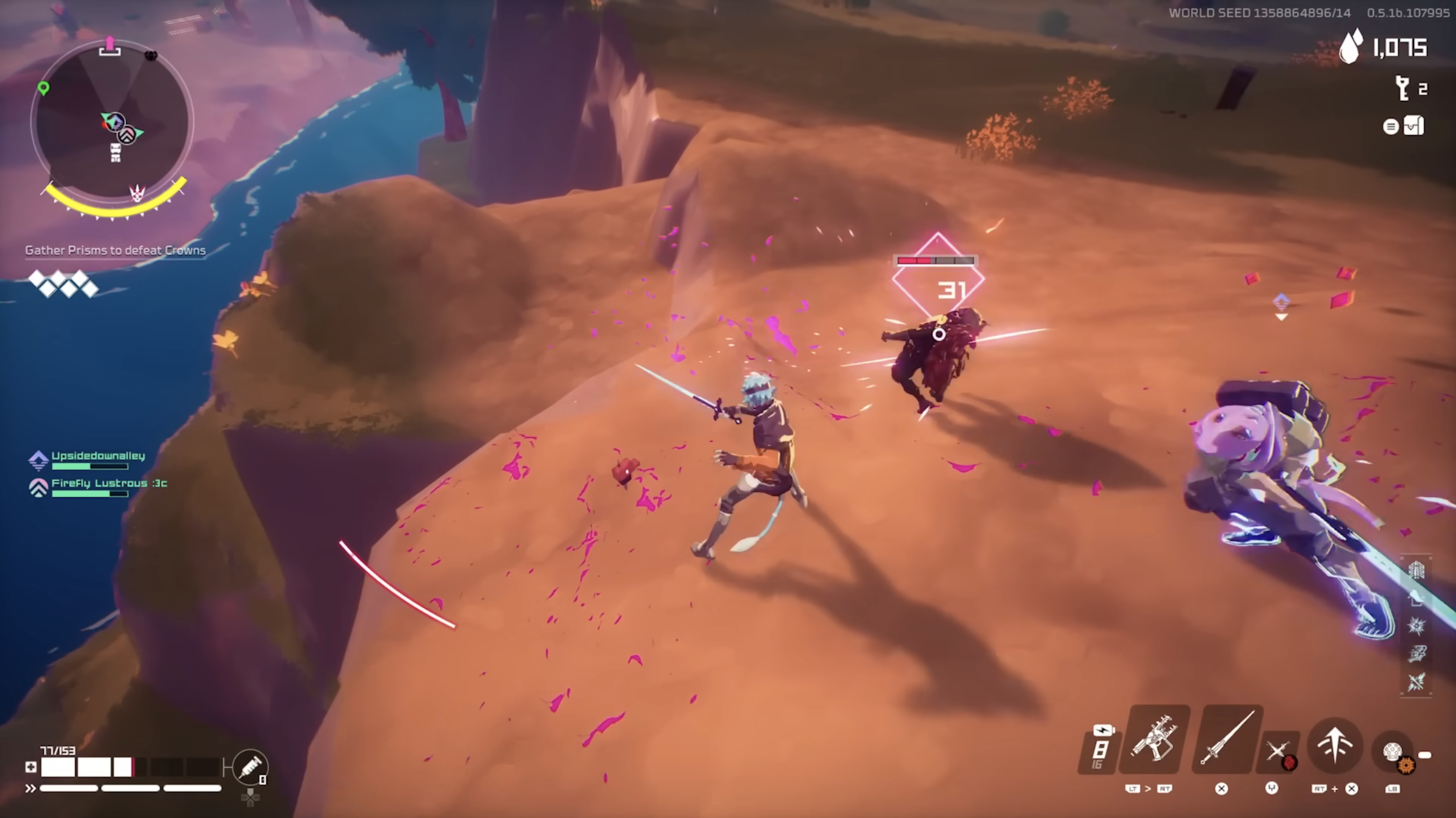Select the blaster gun weapon slot

pos(1153,739)
